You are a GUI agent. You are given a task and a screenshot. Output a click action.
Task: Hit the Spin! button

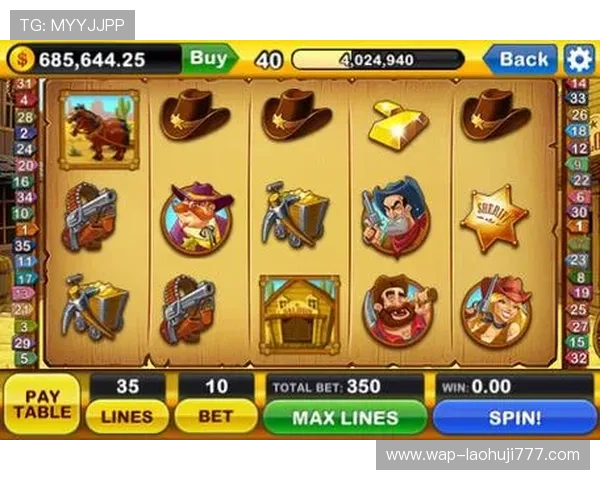(x=514, y=417)
